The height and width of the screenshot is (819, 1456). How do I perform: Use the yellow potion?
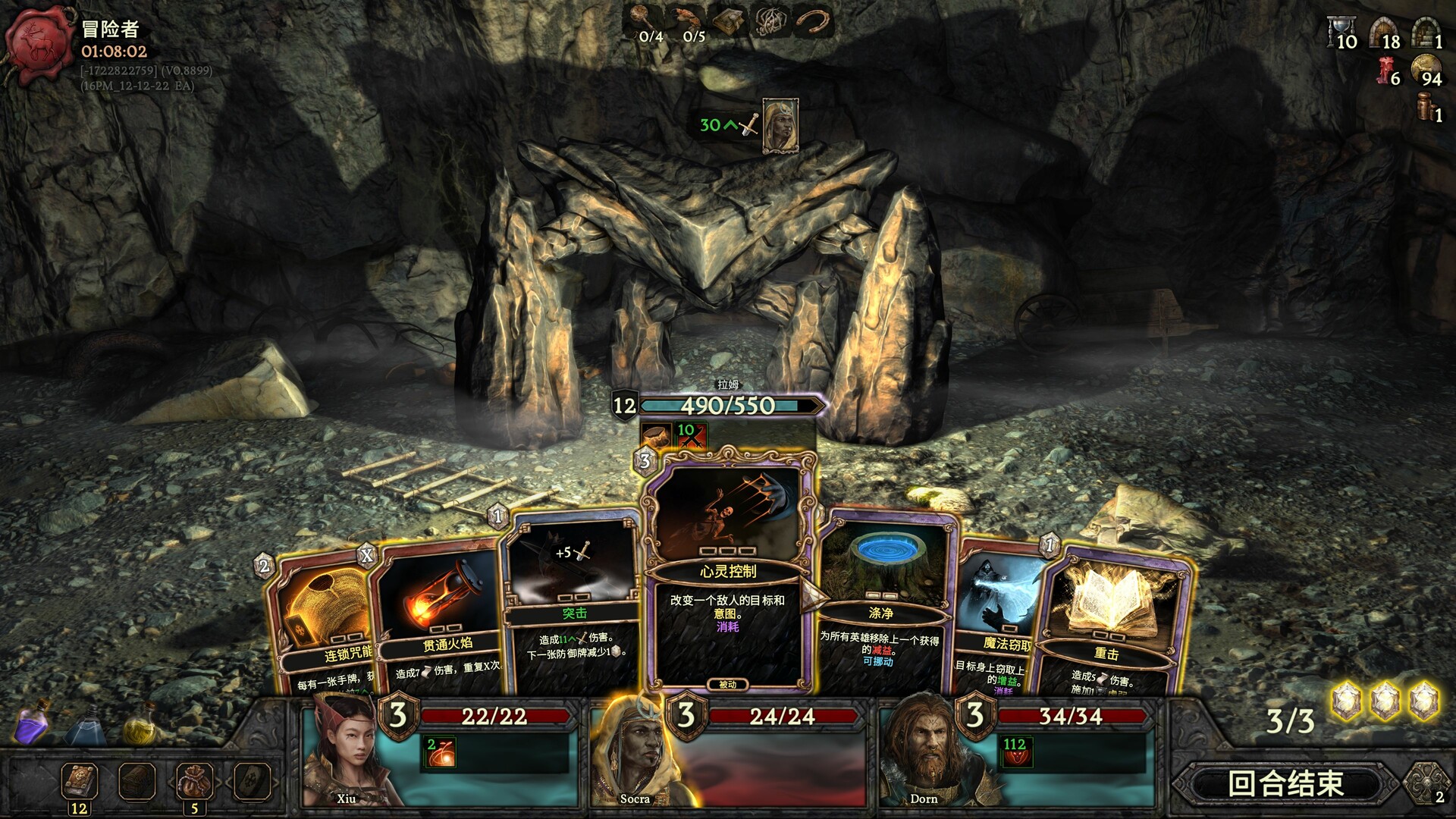pyautogui.click(x=140, y=724)
